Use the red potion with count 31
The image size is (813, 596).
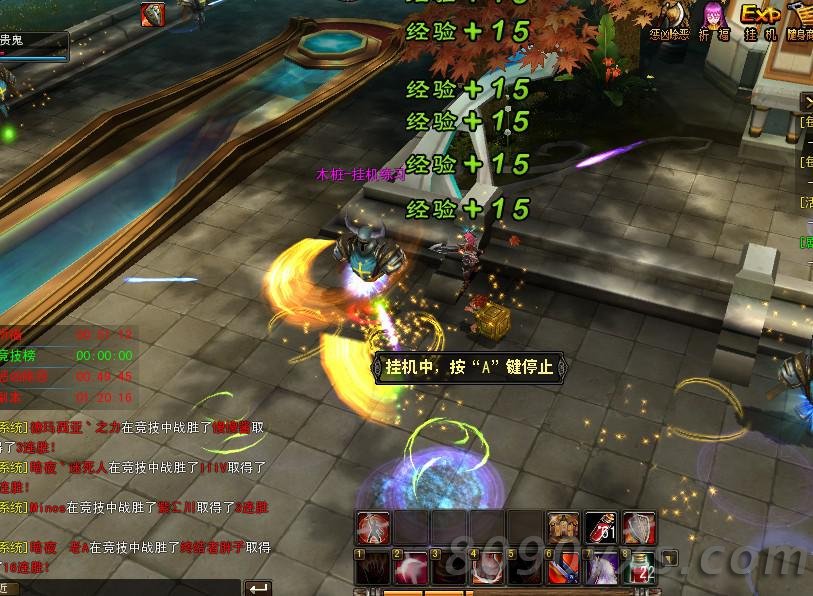601,527
